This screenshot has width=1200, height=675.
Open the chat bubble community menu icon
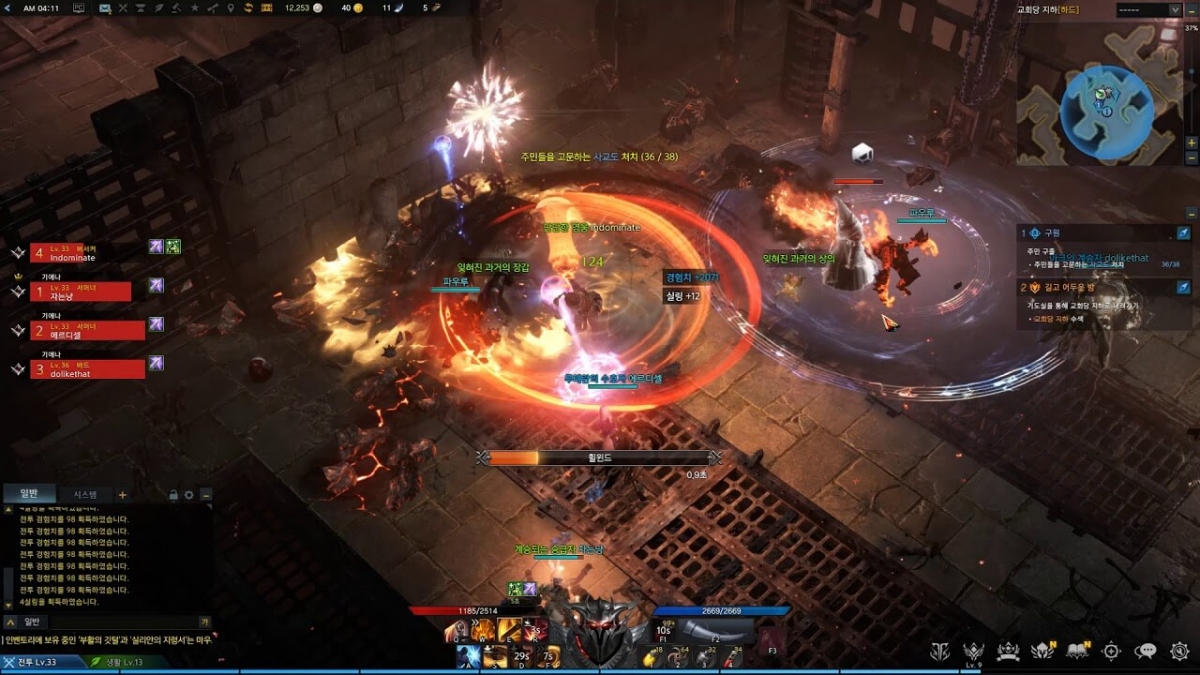point(1146,651)
